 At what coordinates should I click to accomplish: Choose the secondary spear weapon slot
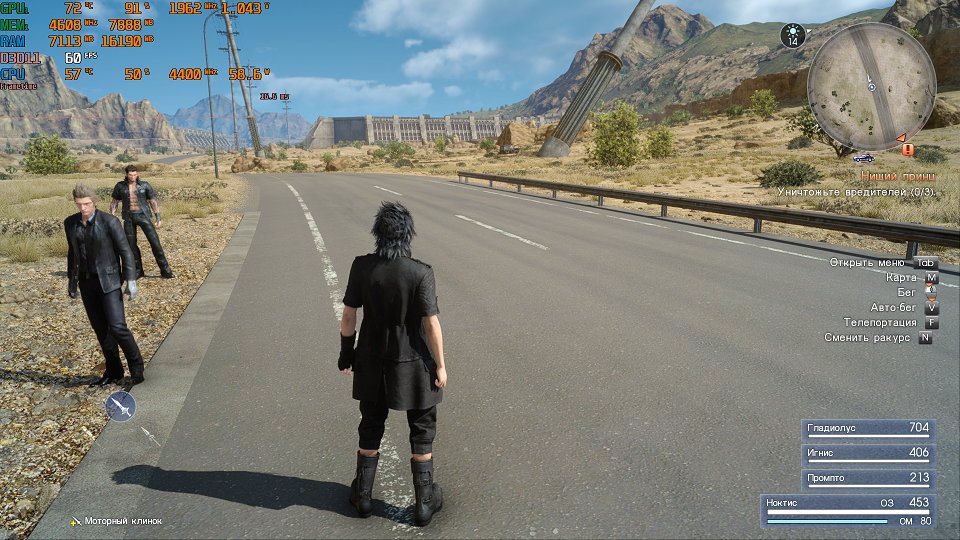150,436
